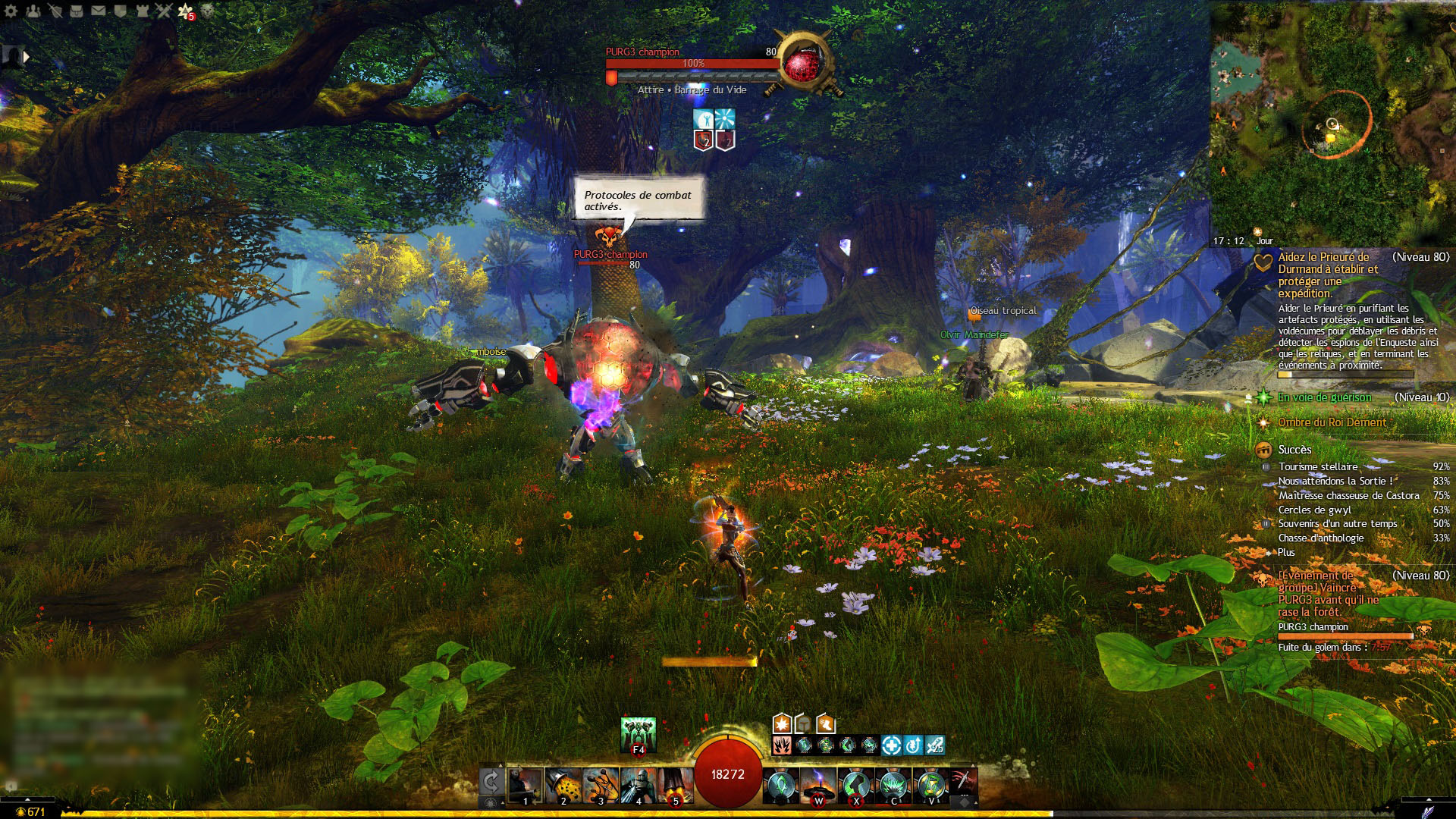Open the PvP crossed swords icon
The image size is (1456, 819).
164,11
